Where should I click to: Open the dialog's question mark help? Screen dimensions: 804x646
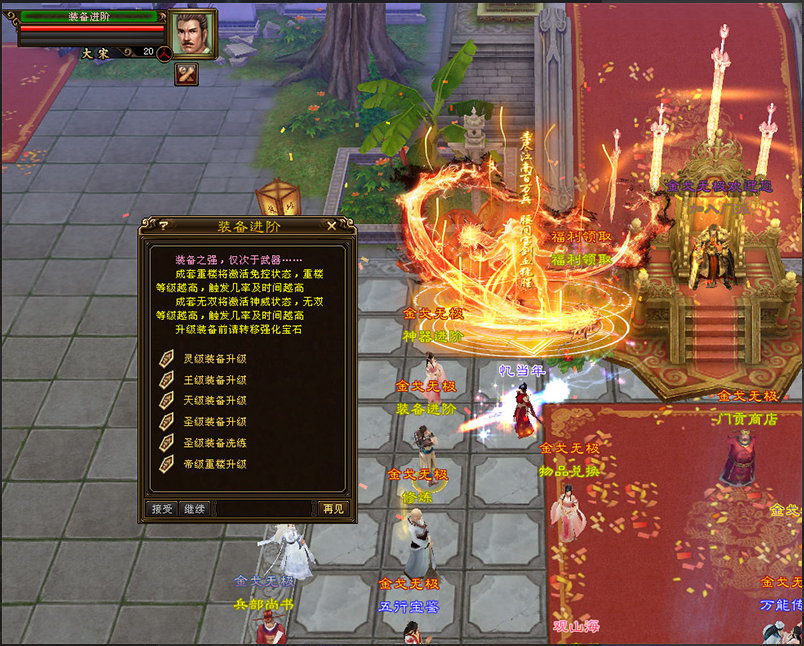point(163,225)
